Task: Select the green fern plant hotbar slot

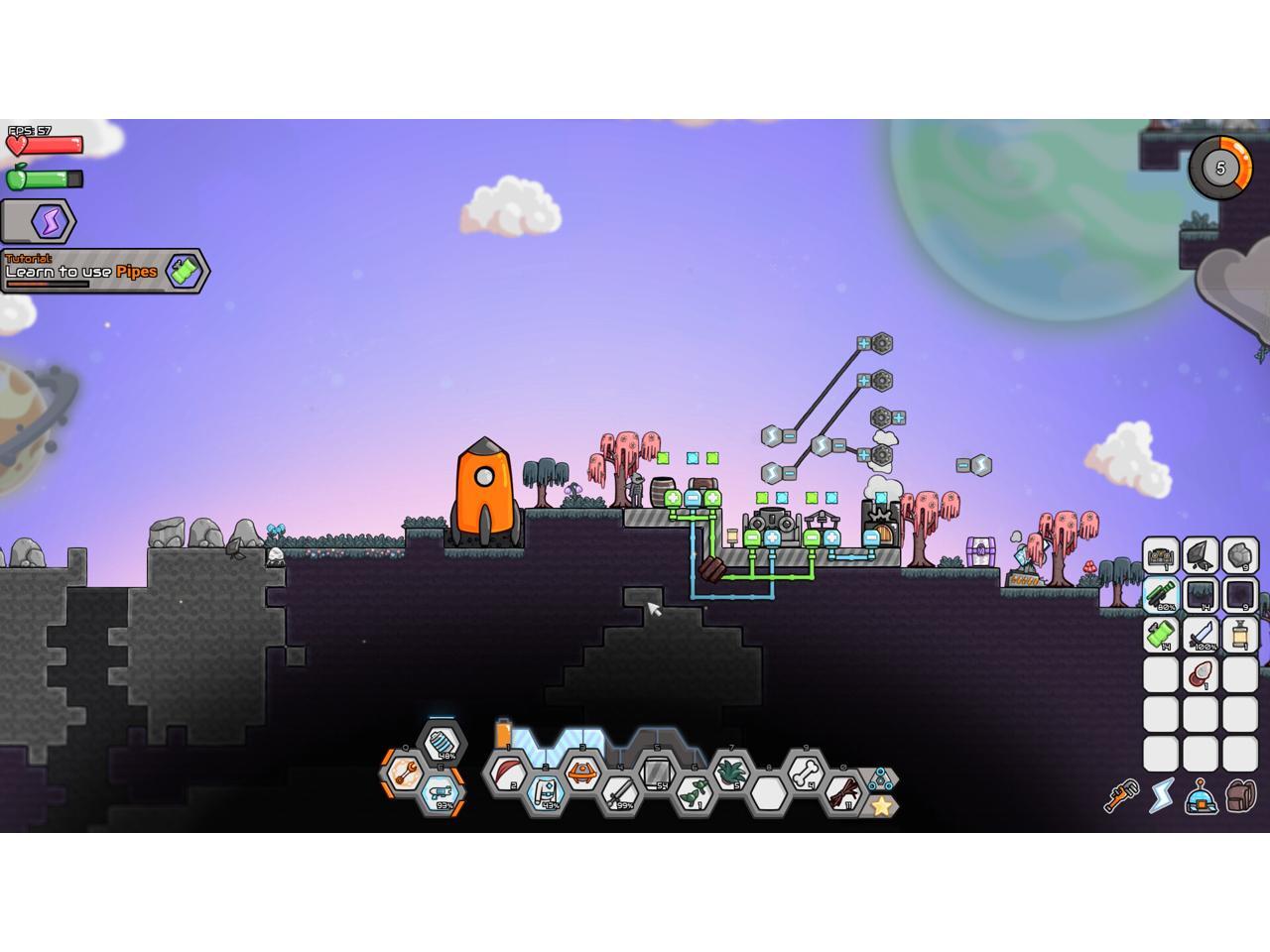Action: [x=732, y=772]
